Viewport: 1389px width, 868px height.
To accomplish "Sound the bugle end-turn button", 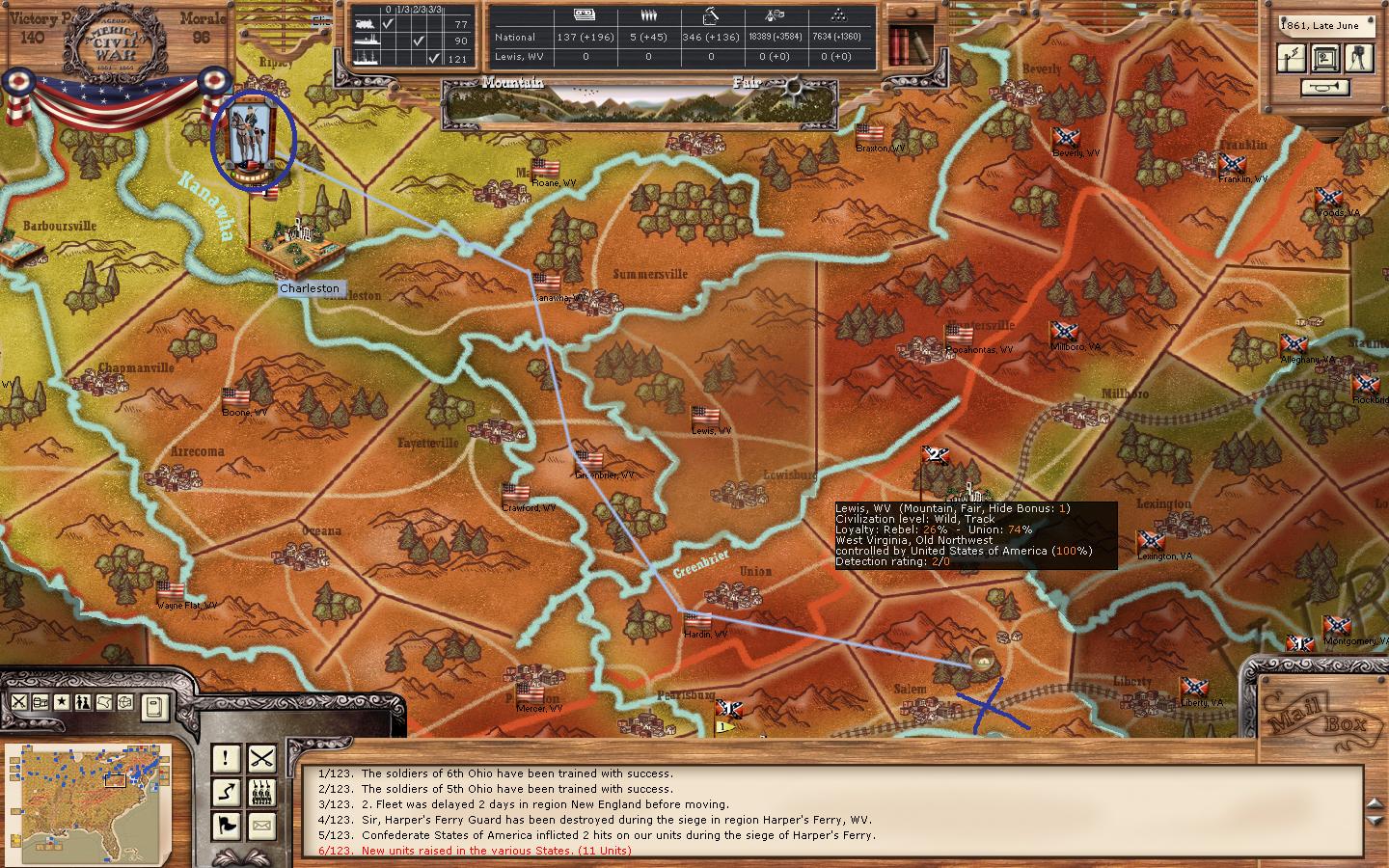I will tap(1325, 88).
